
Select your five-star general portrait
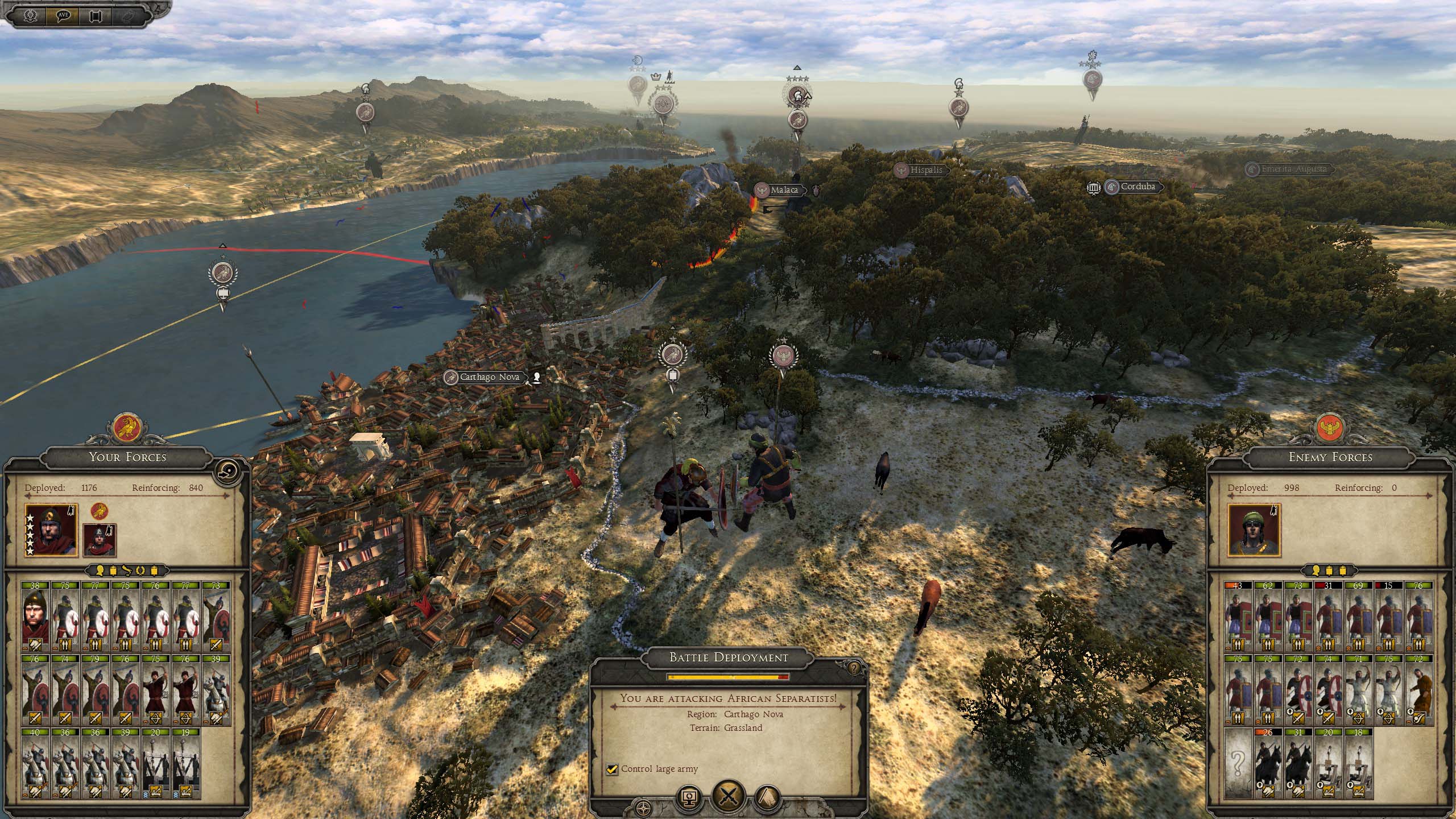[51, 531]
